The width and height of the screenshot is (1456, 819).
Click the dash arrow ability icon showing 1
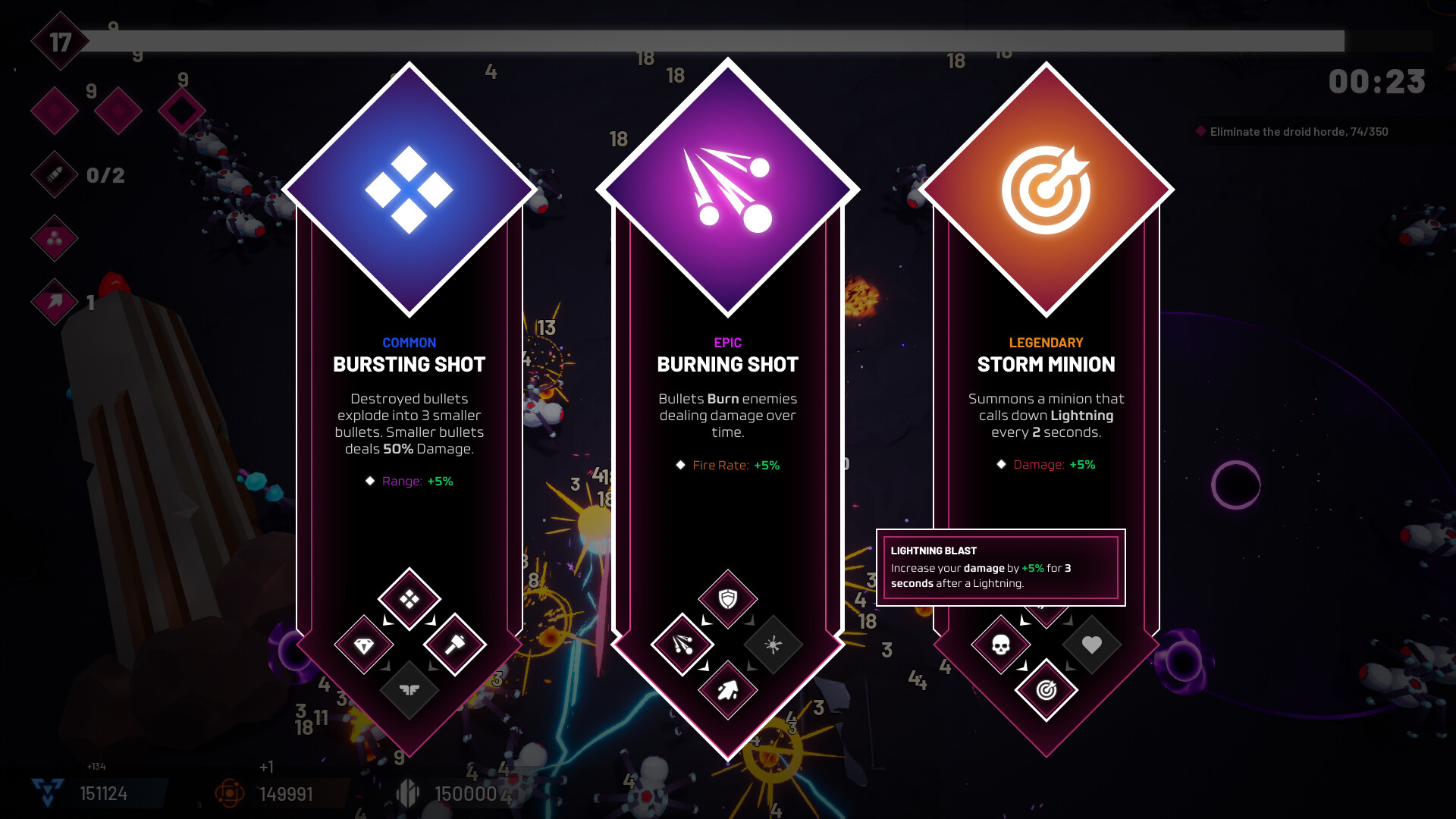coord(54,302)
